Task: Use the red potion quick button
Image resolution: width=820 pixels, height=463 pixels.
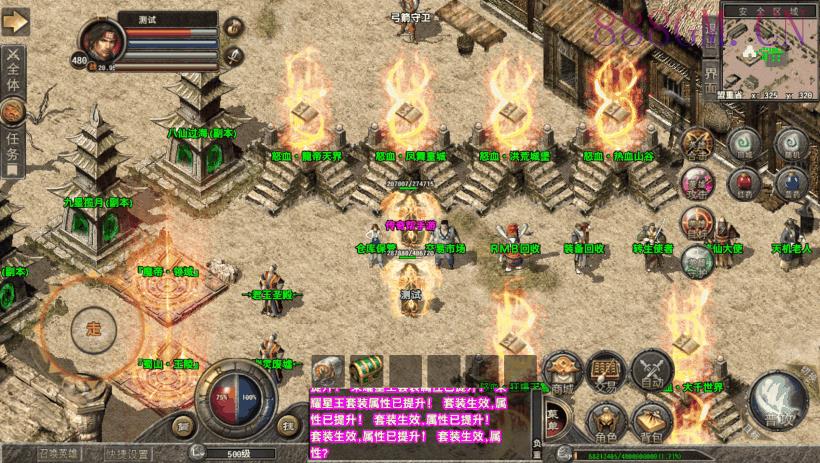Action: click(x=743, y=182)
